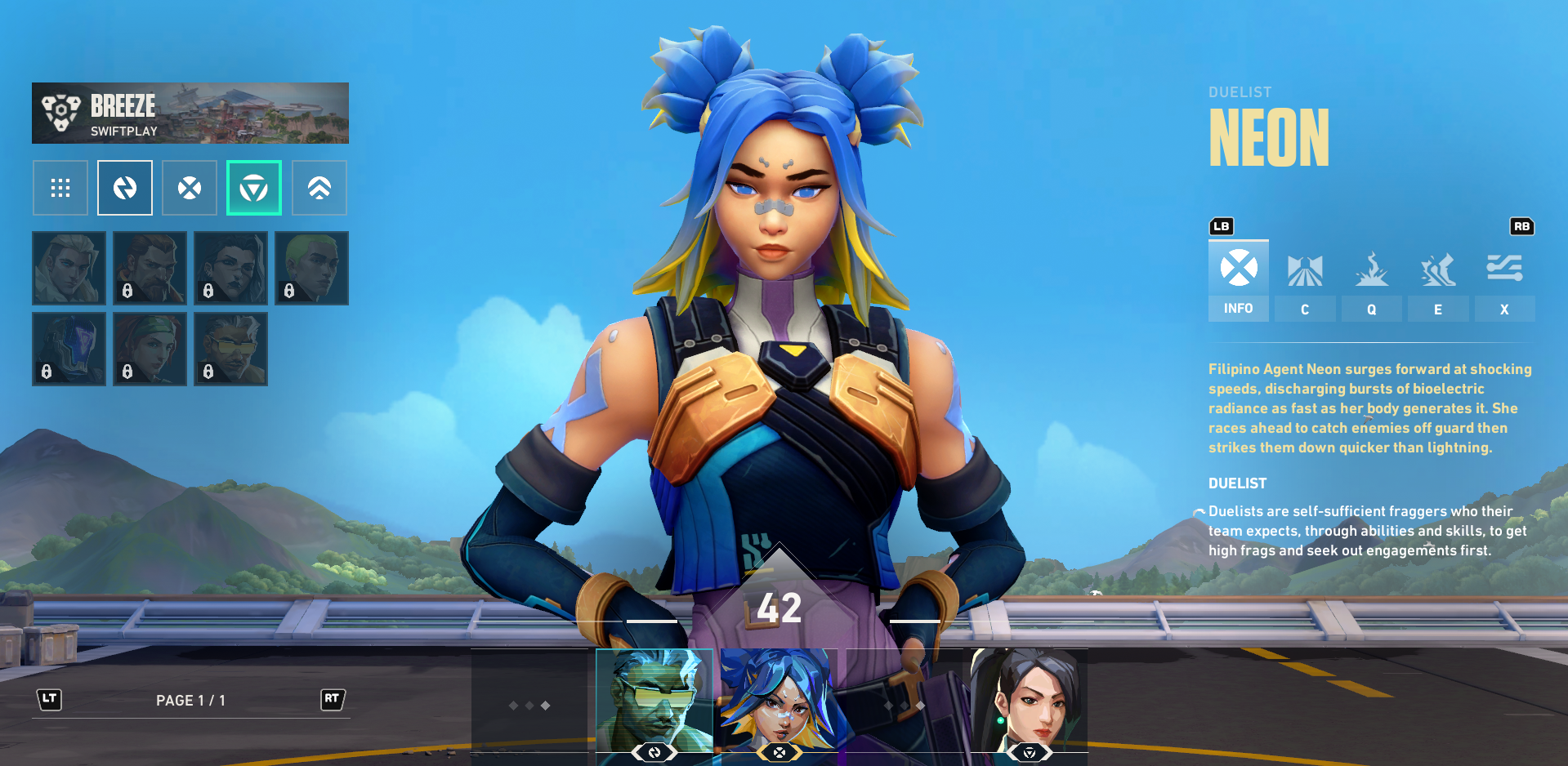This screenshot has height=766, width=1568.
Task: Select the KAY/O robot agent portrait
Action: [69, 349]
